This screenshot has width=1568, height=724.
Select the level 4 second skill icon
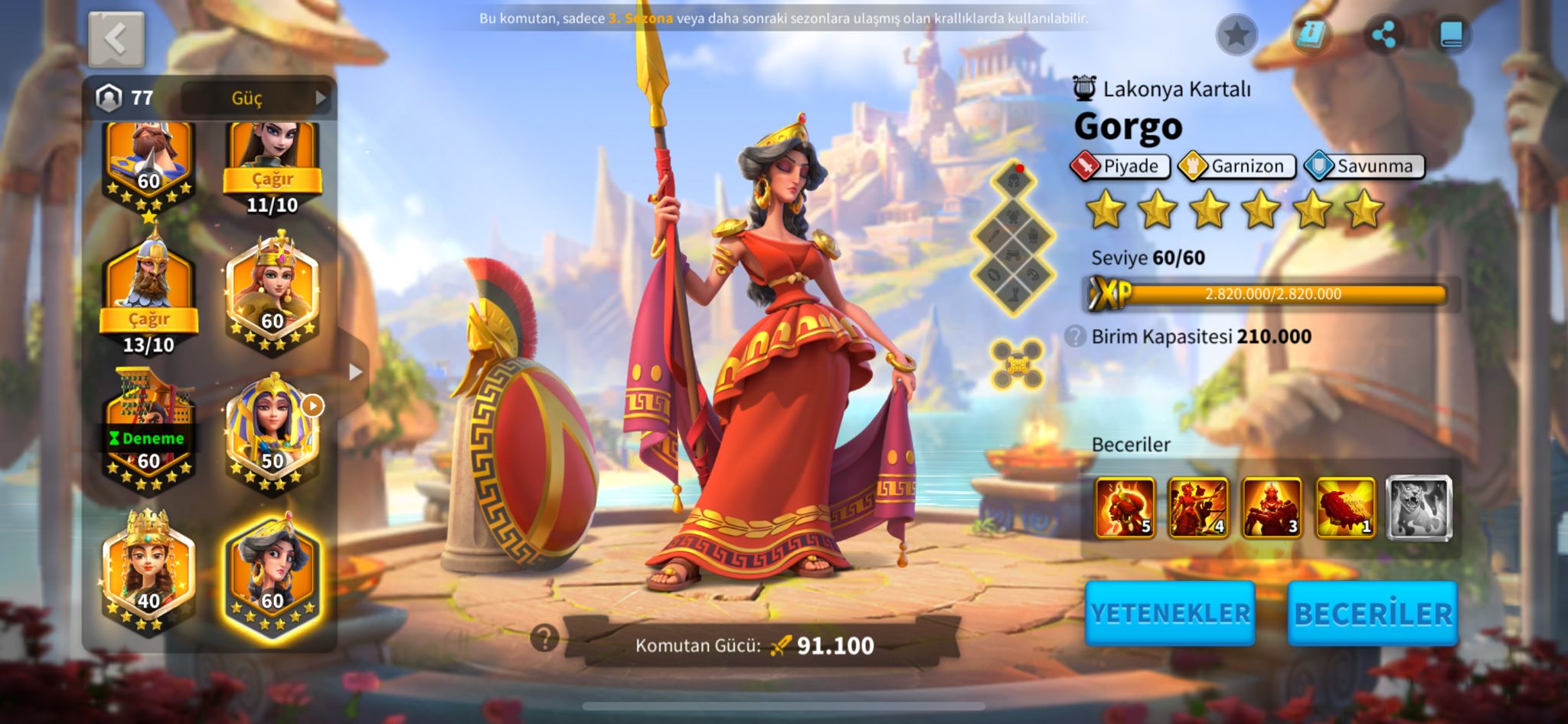click(1198, 507)
